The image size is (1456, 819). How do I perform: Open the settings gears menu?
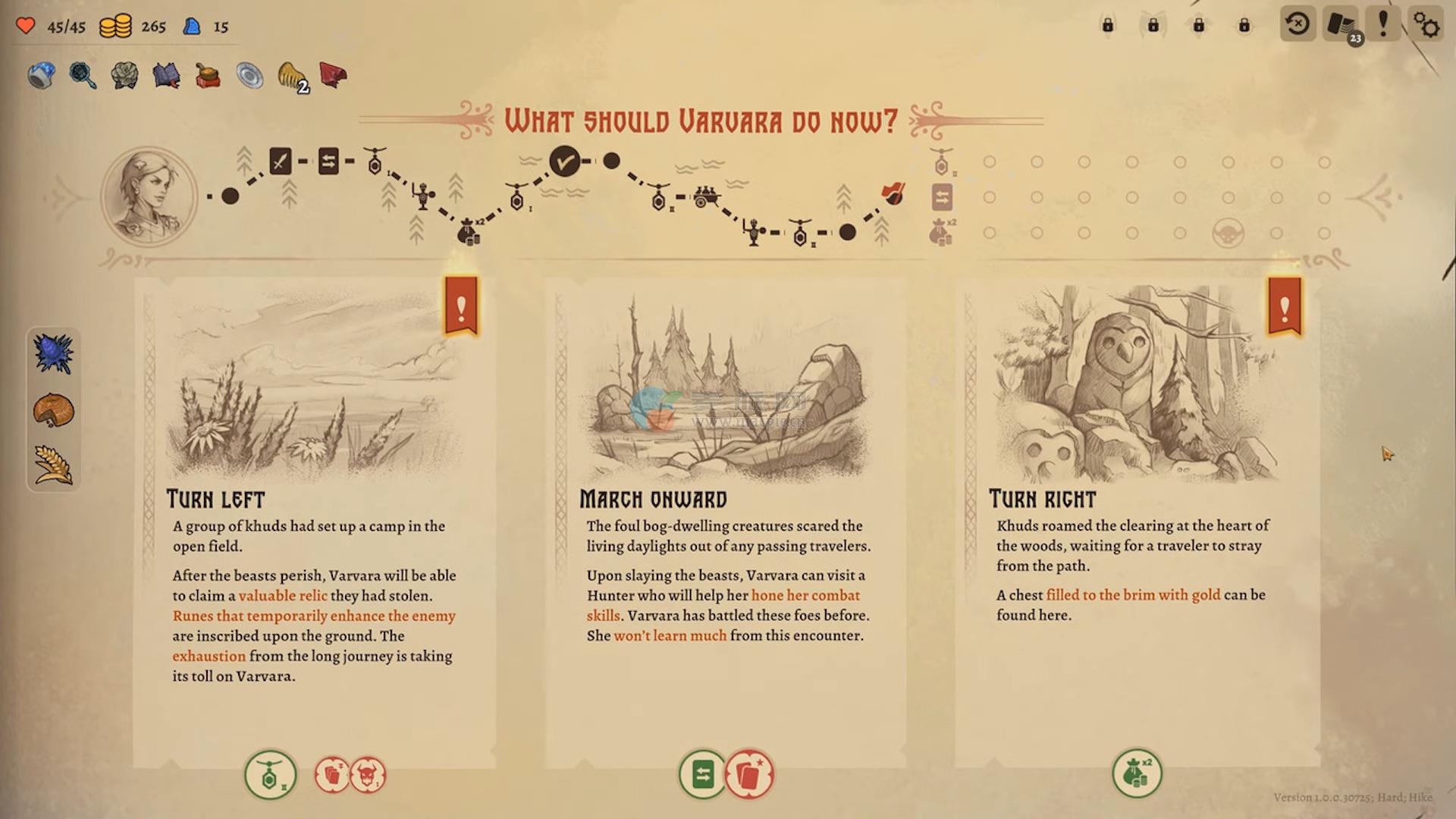[1426, 25]
